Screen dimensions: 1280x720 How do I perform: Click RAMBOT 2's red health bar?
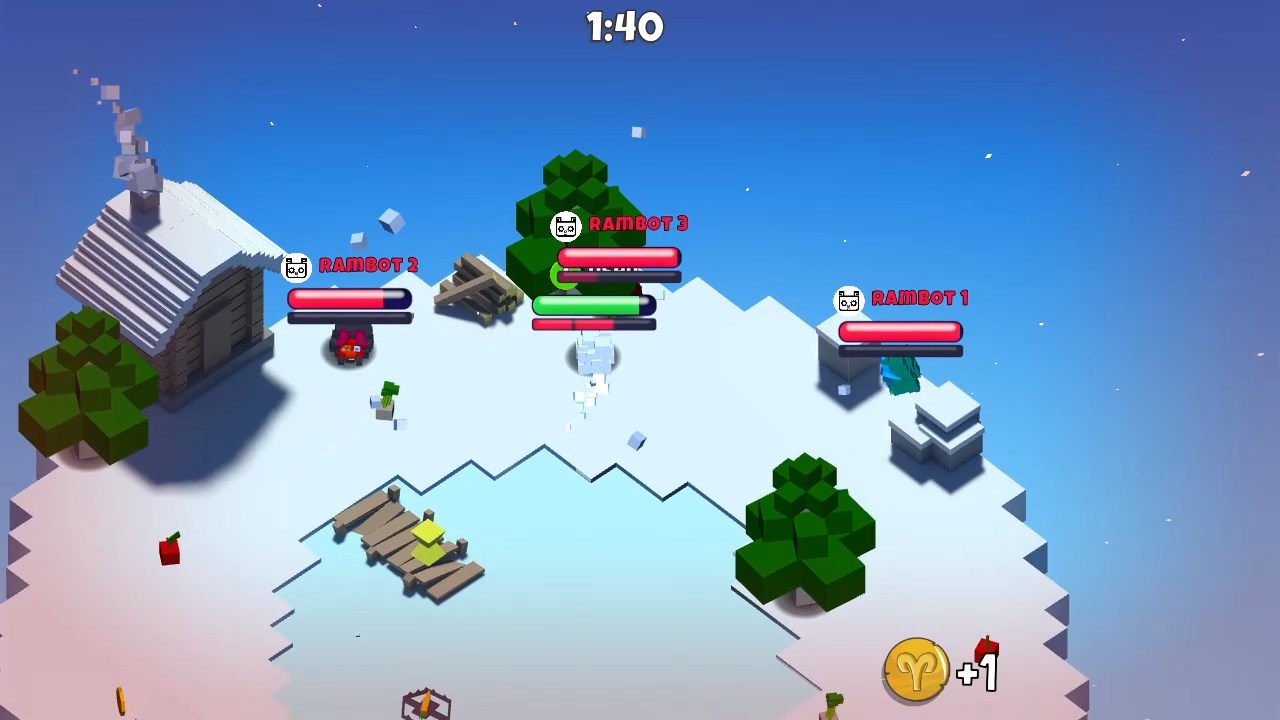coord(350,299)
